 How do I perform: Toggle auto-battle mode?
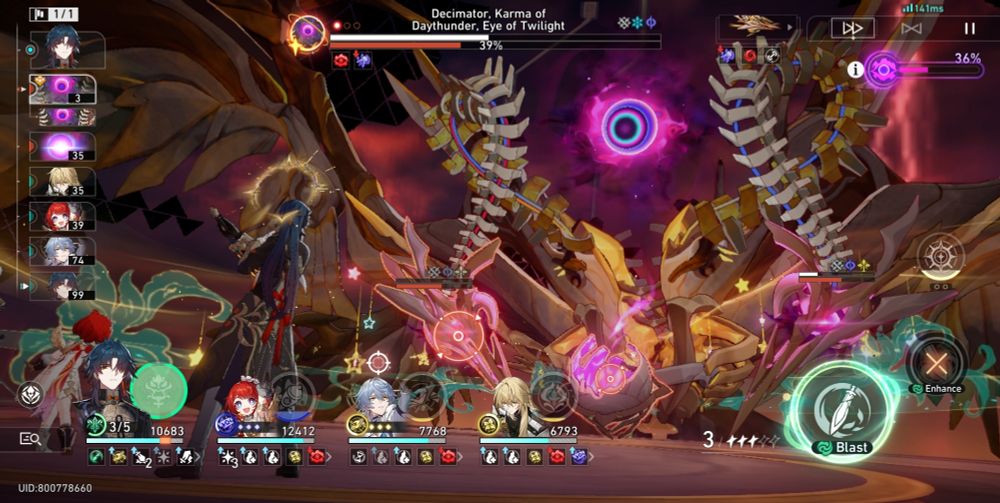click(x=911, y=28)
